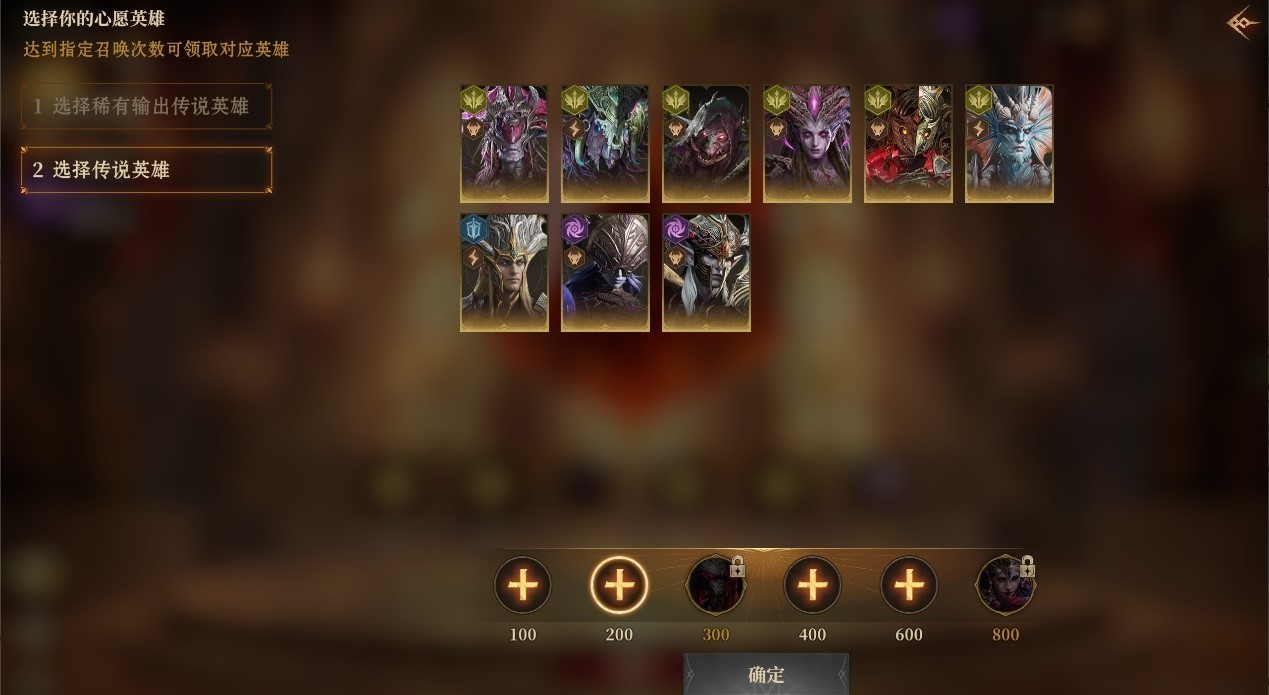Click the highlighted 200 summon plus slot

click(619, 585)
